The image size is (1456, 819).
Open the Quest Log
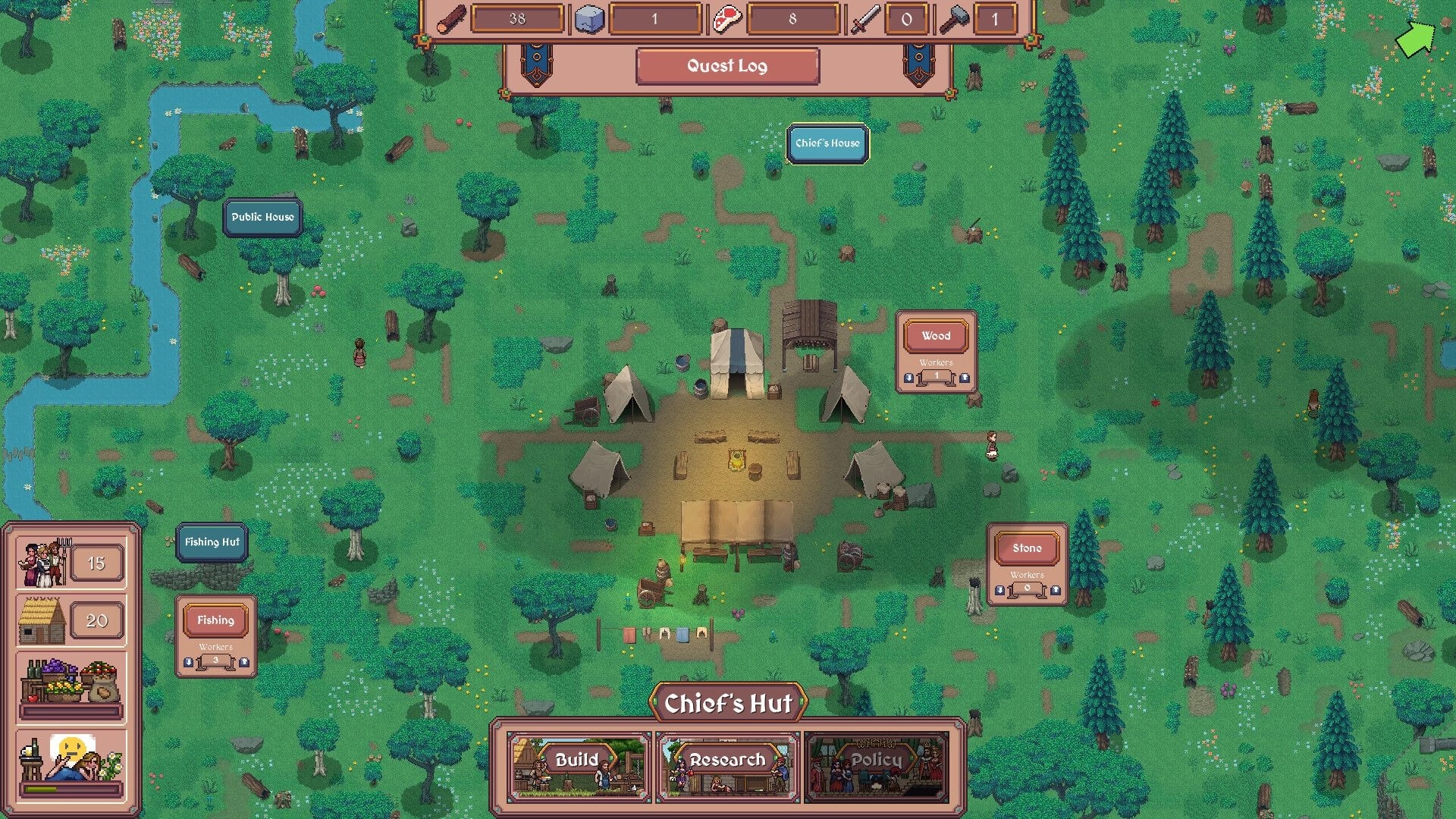point(726,66)
